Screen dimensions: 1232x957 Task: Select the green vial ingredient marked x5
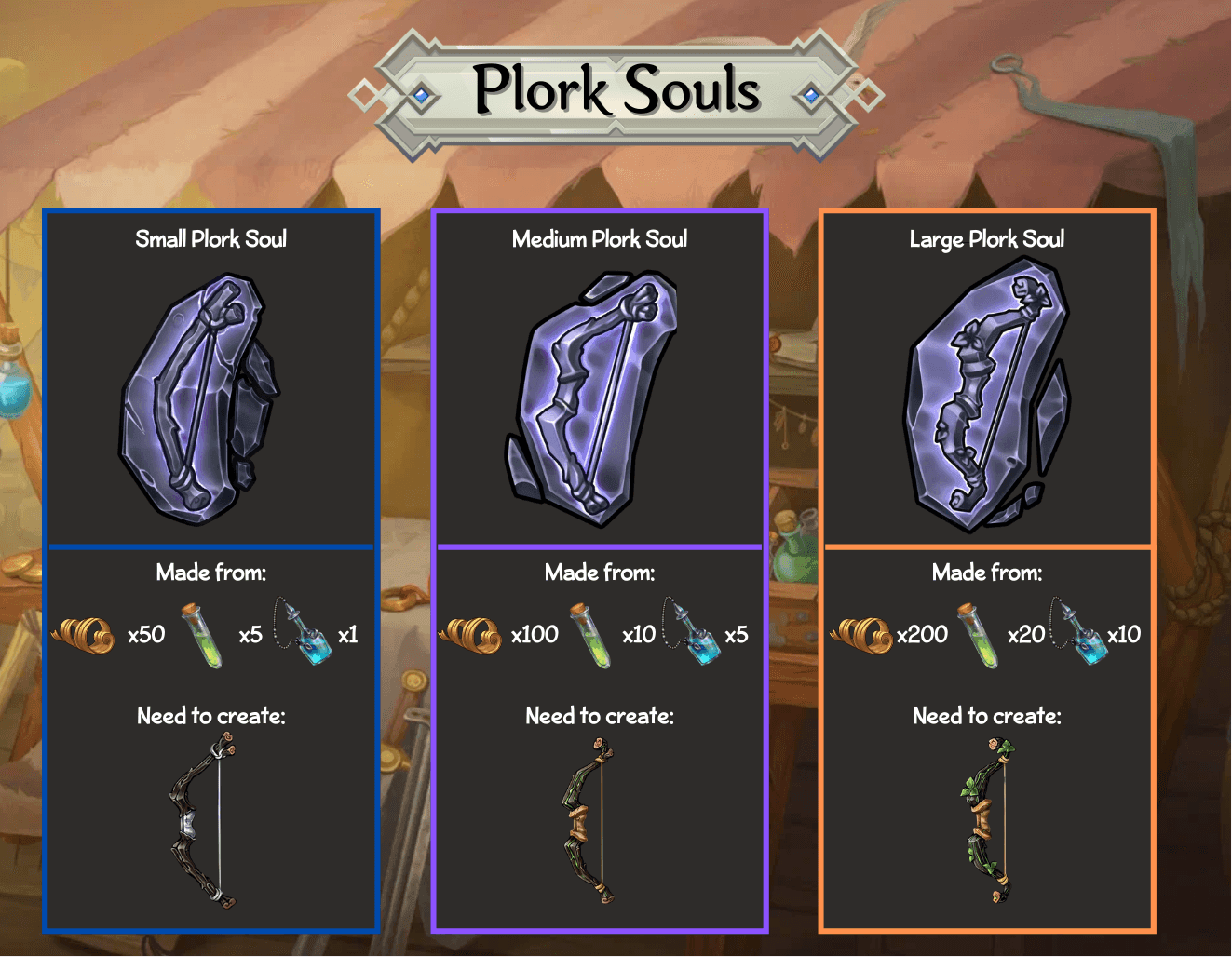pos(204,635)
